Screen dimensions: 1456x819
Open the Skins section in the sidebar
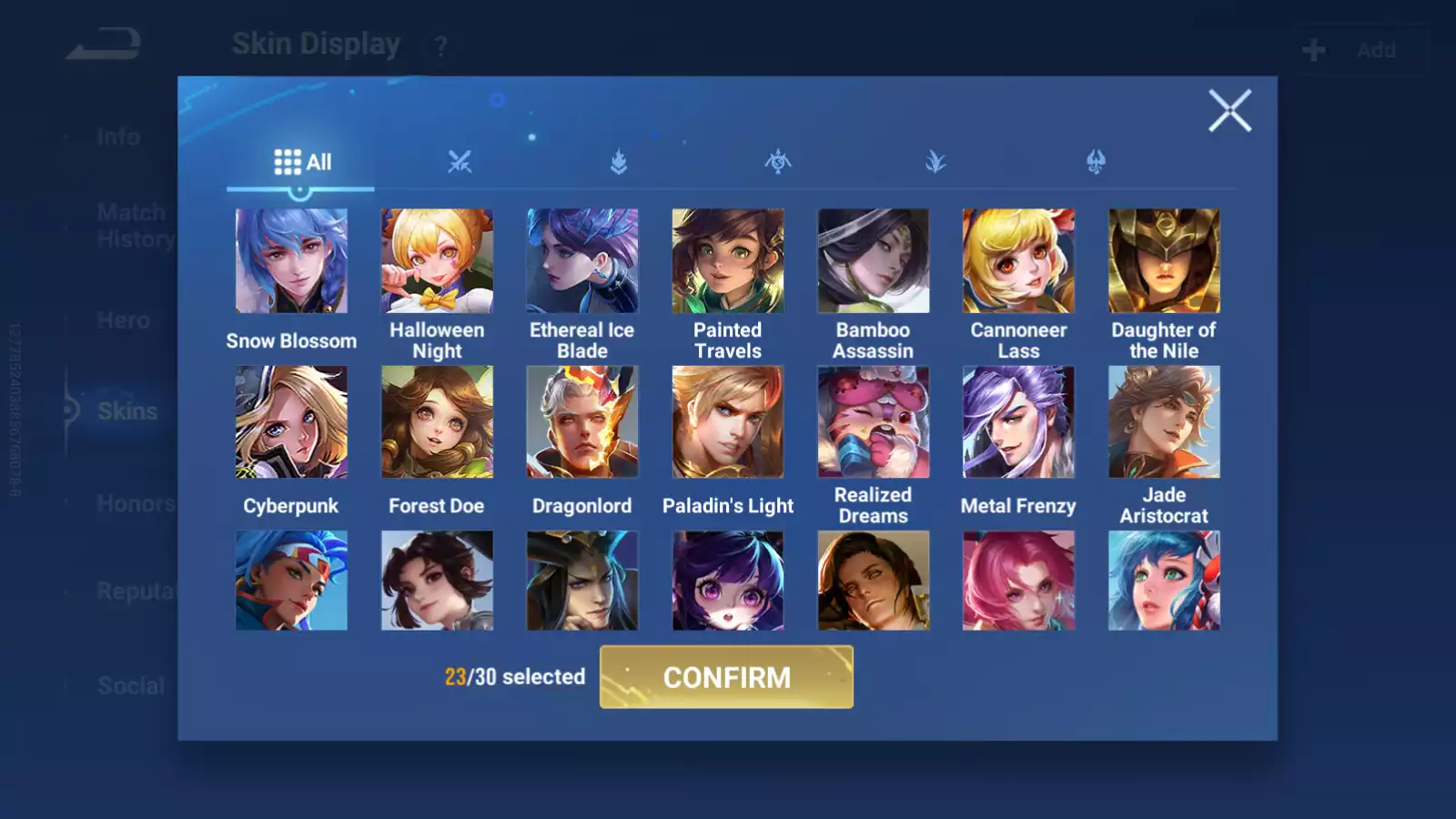(x=126, y=411)
